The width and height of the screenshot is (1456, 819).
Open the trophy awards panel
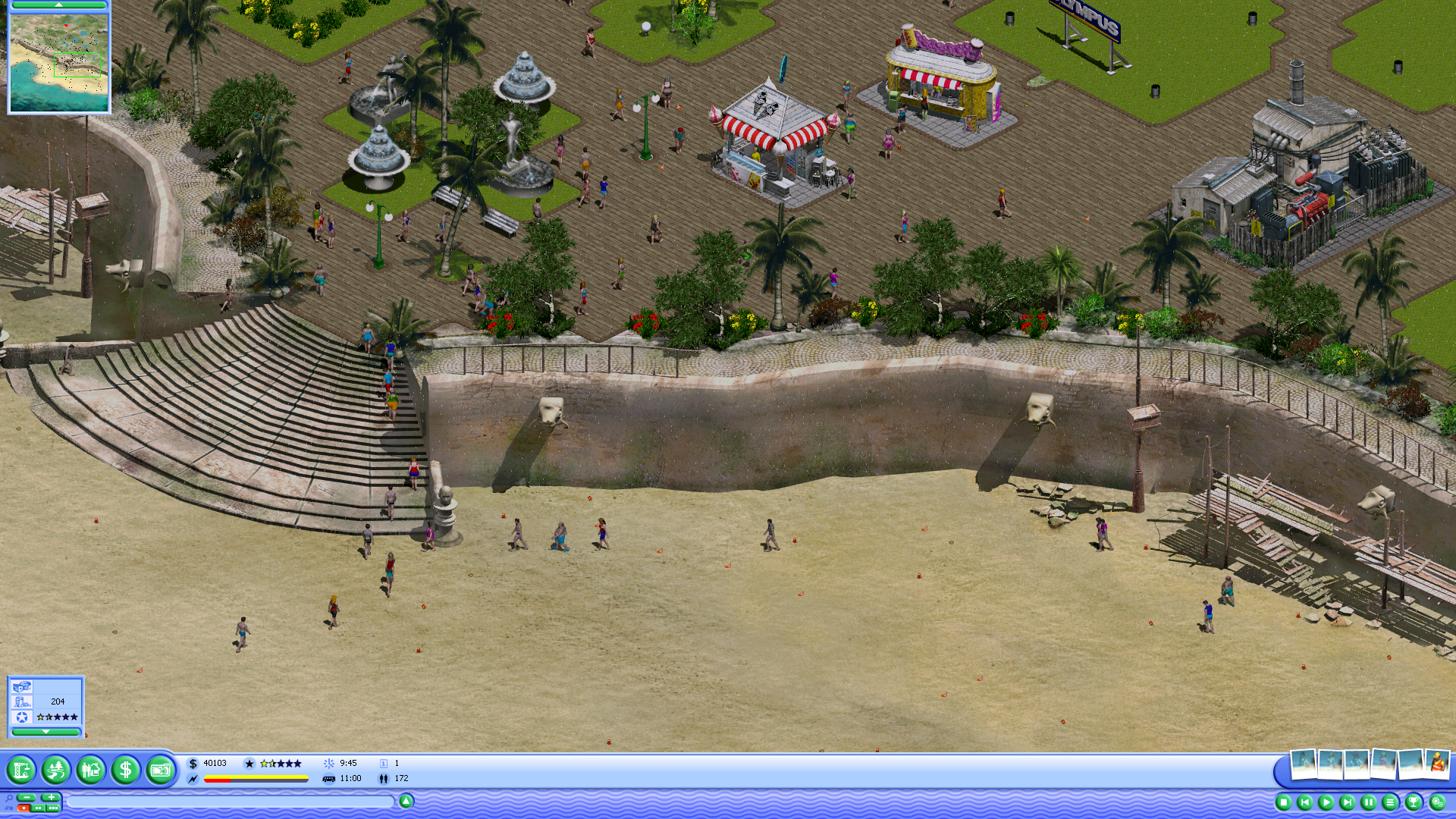point(1413,802)
